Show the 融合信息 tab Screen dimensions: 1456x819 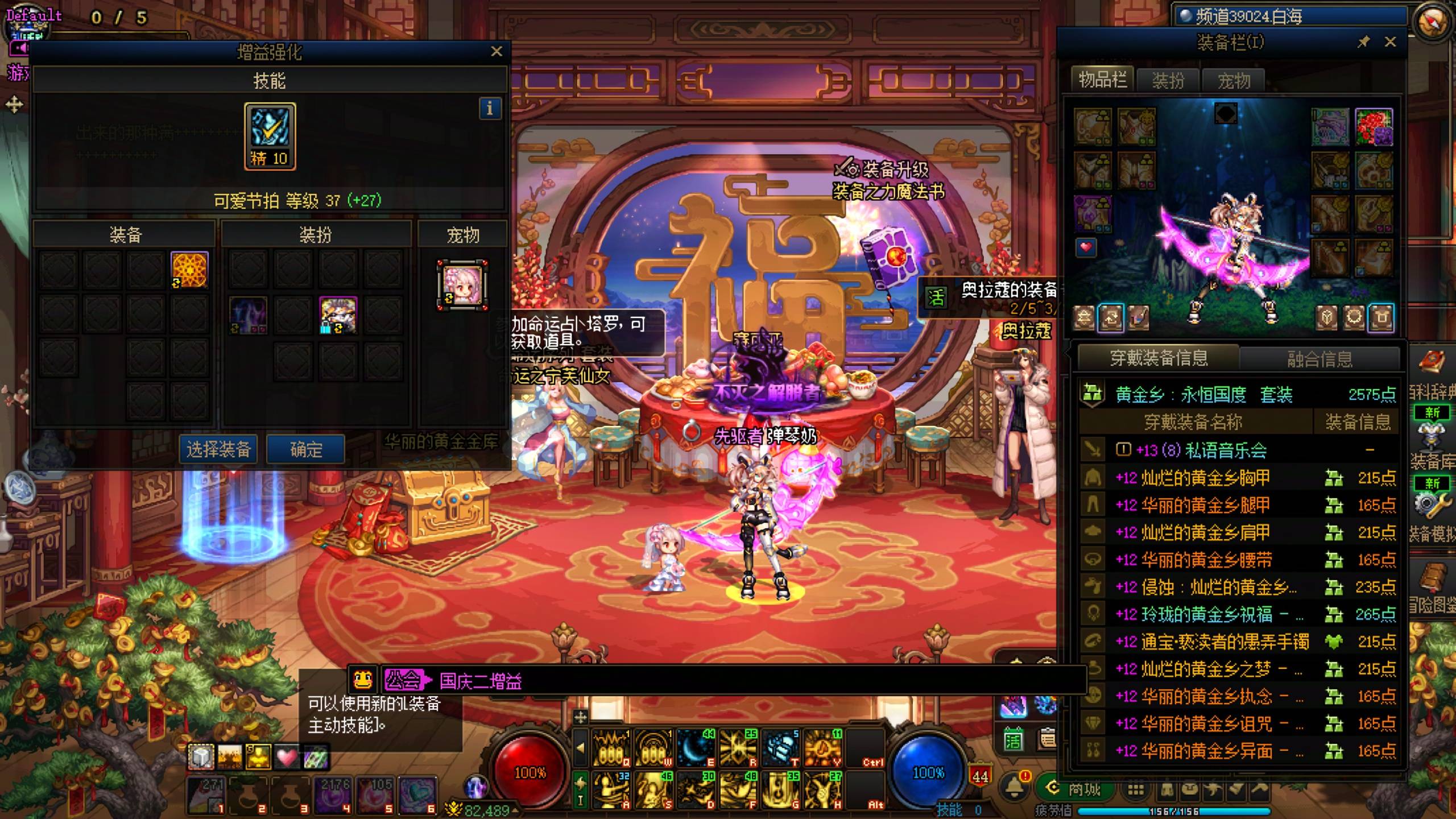point(1319,359)
